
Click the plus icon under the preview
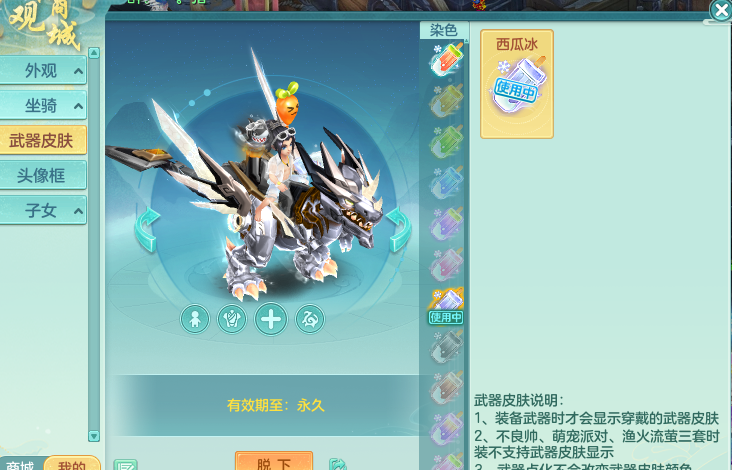point(271,320)
